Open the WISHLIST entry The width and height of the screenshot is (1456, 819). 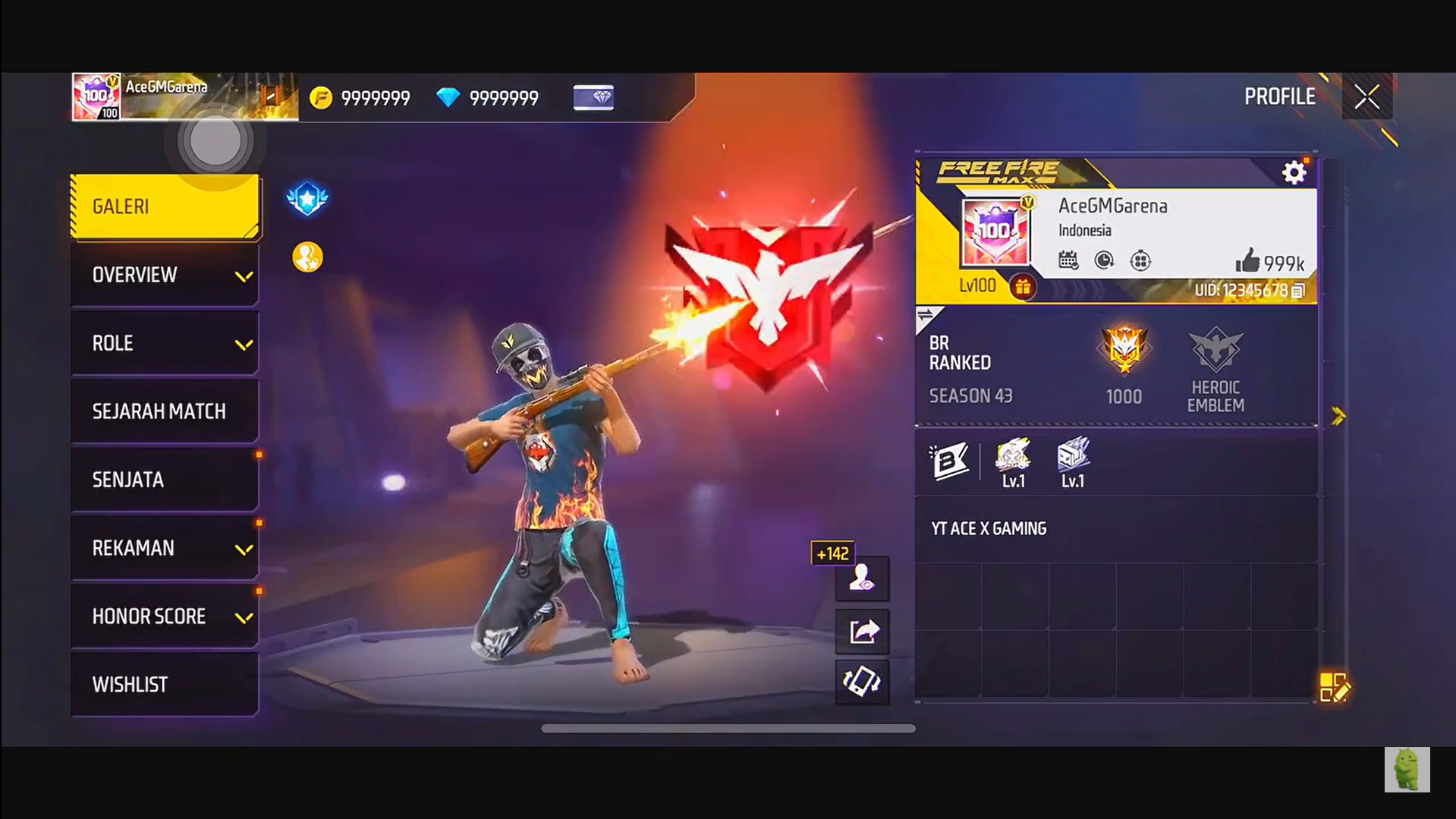165,684
